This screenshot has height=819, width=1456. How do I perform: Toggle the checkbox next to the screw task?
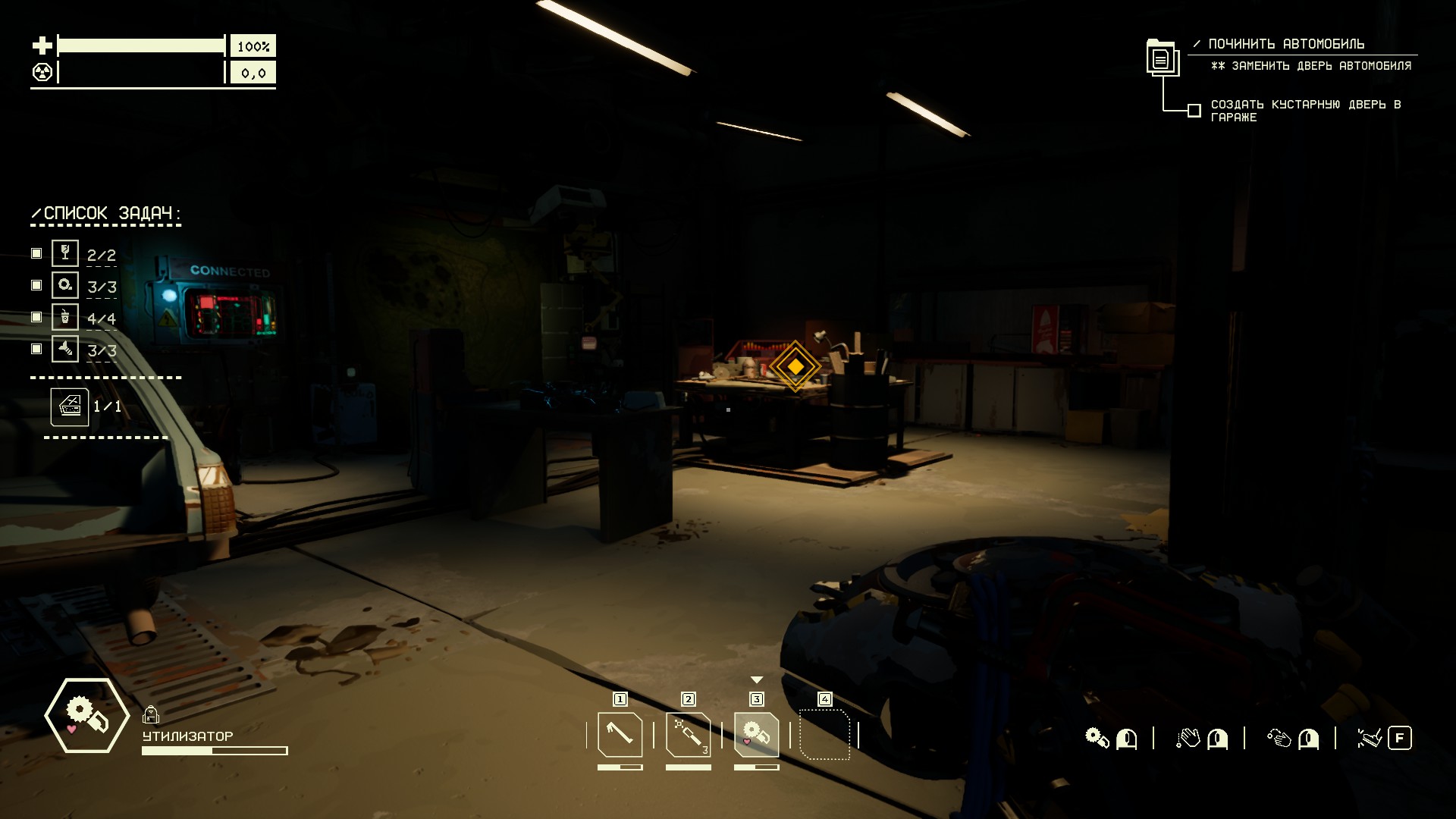click(36, 349)
